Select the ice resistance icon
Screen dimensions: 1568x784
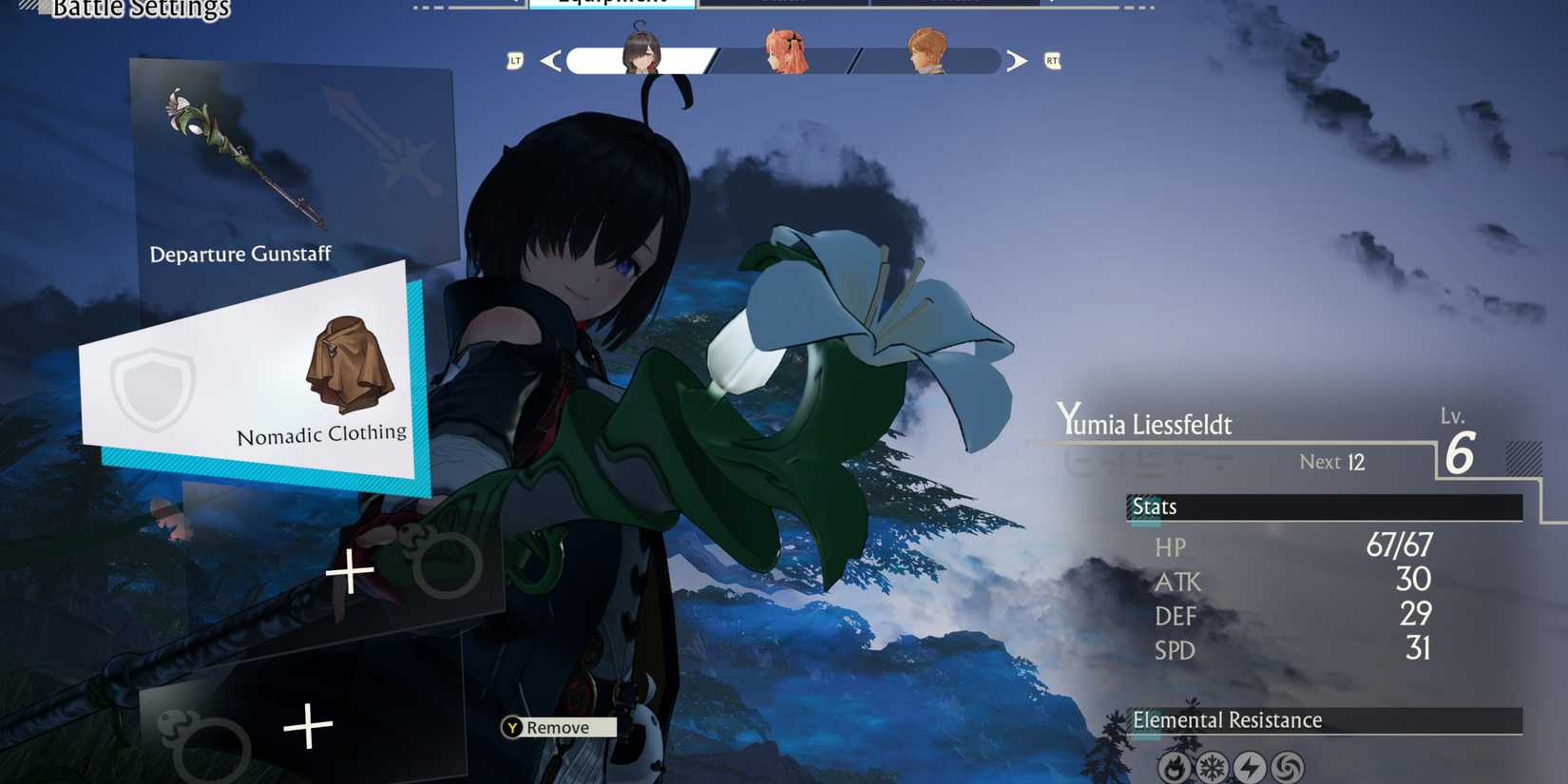[x=1212, y=765]
